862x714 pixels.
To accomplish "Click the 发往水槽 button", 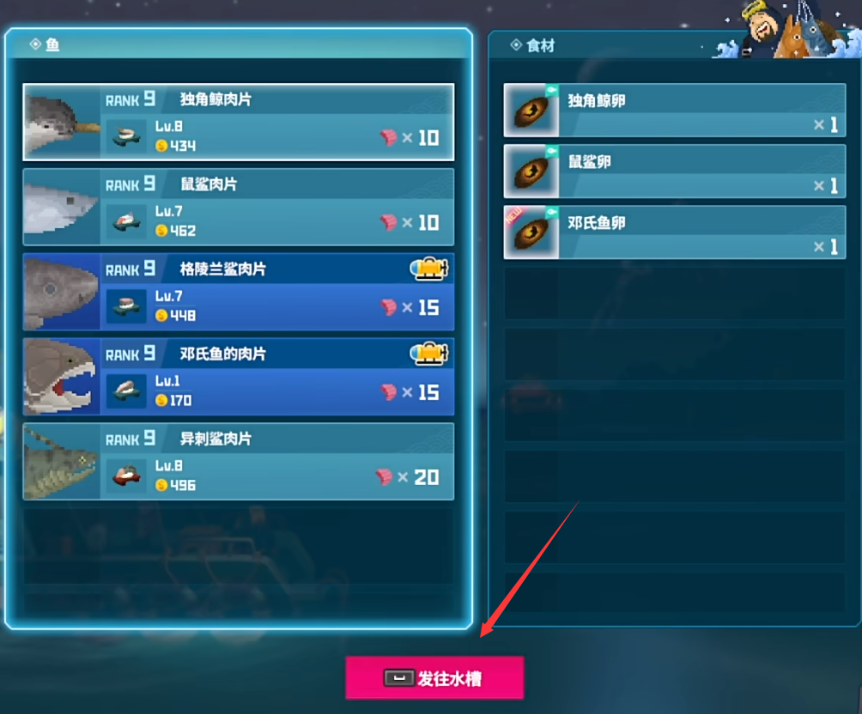I will tap(434, 678).
